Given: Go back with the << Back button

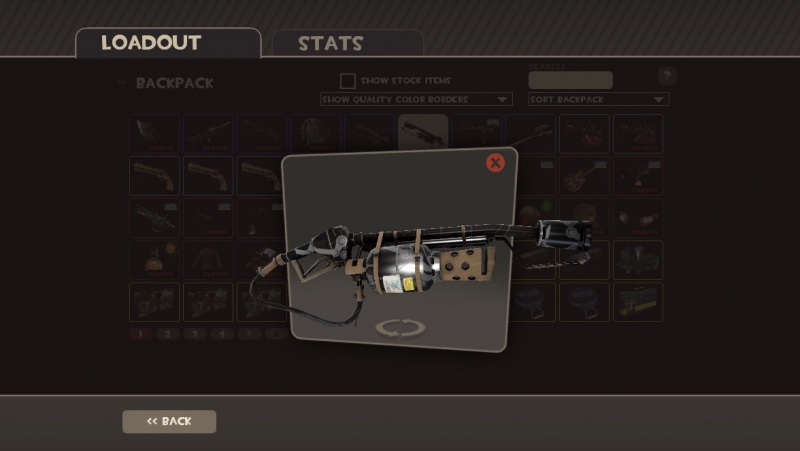Looking at the screenshot, I should pos(169,421).
